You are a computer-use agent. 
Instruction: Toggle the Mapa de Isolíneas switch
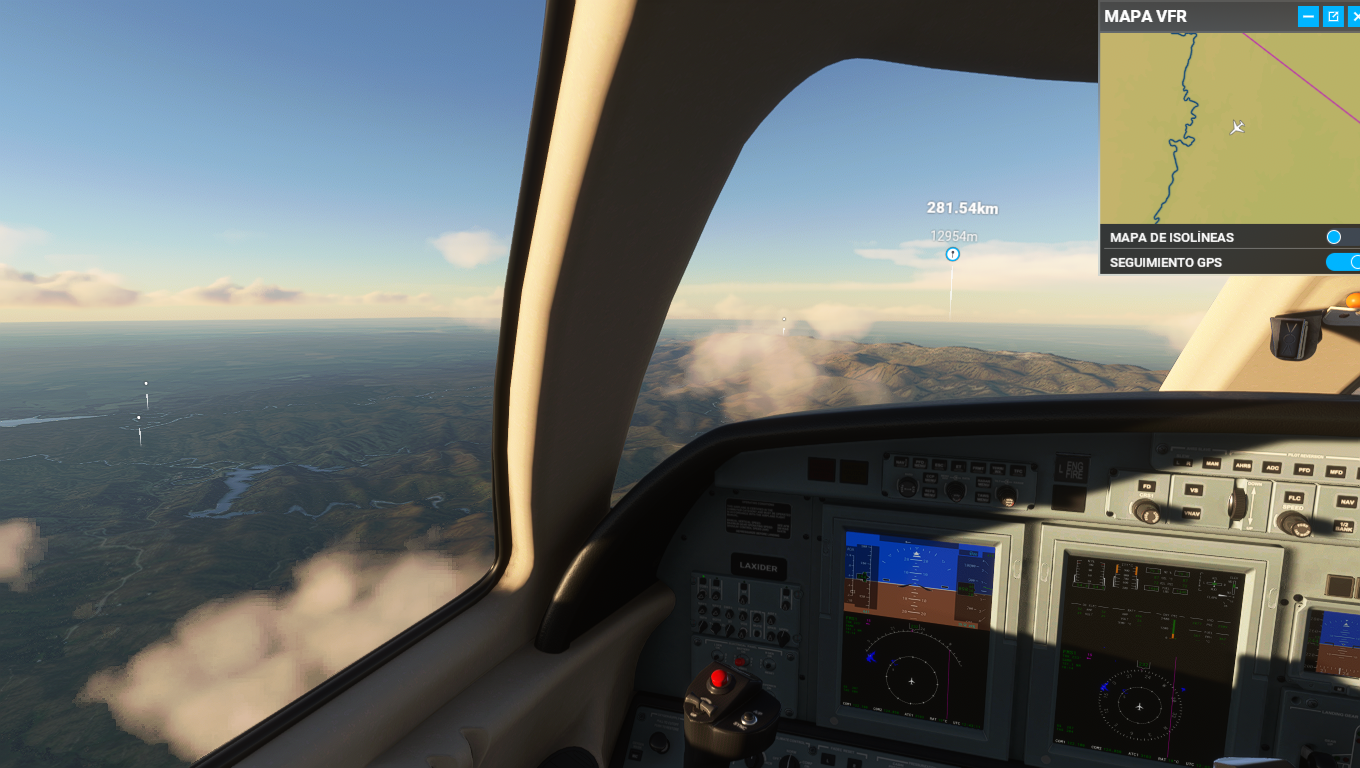click(1342, 237)
